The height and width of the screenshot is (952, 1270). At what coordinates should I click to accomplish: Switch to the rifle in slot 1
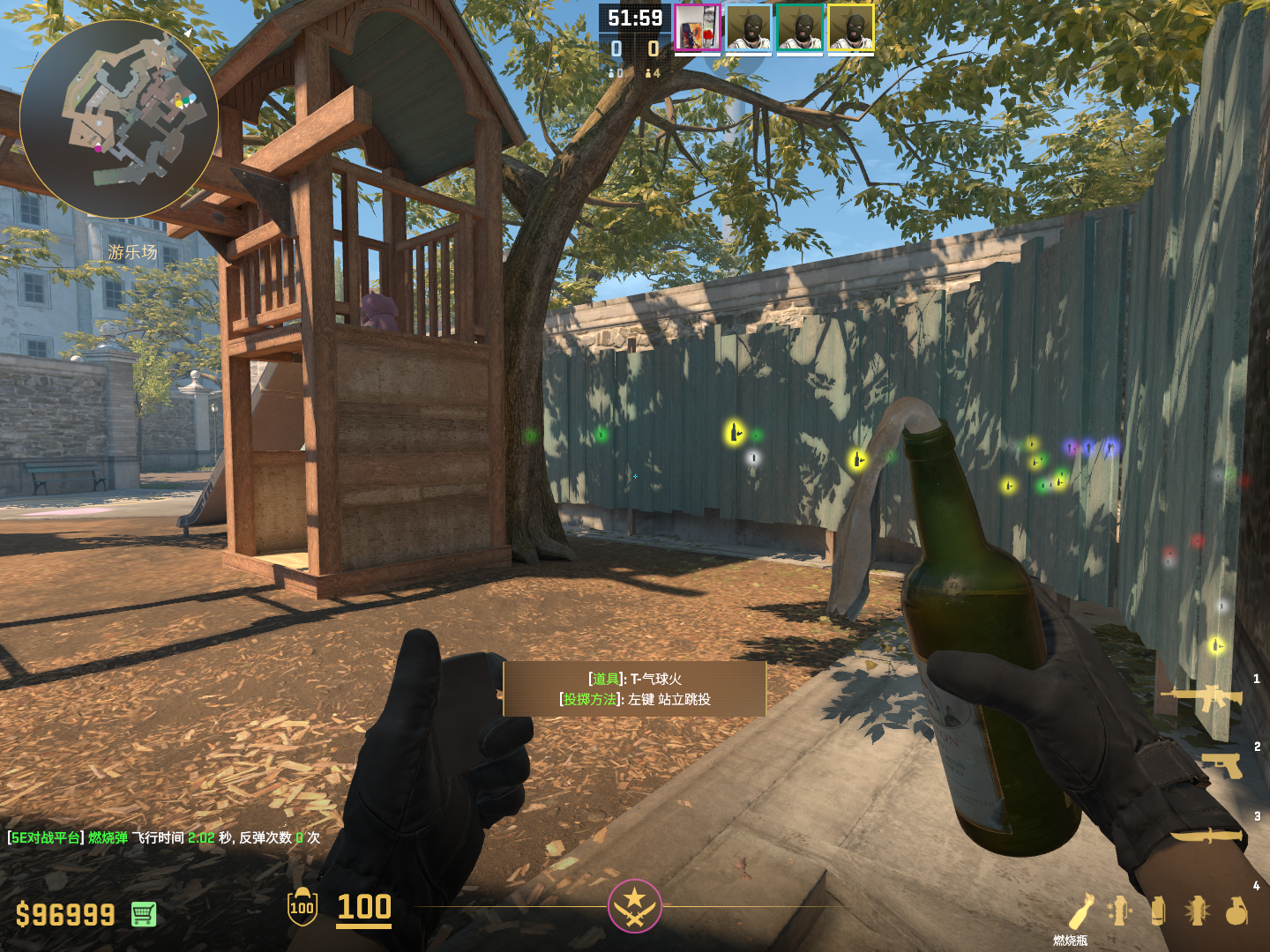(x=1202, y=699)
